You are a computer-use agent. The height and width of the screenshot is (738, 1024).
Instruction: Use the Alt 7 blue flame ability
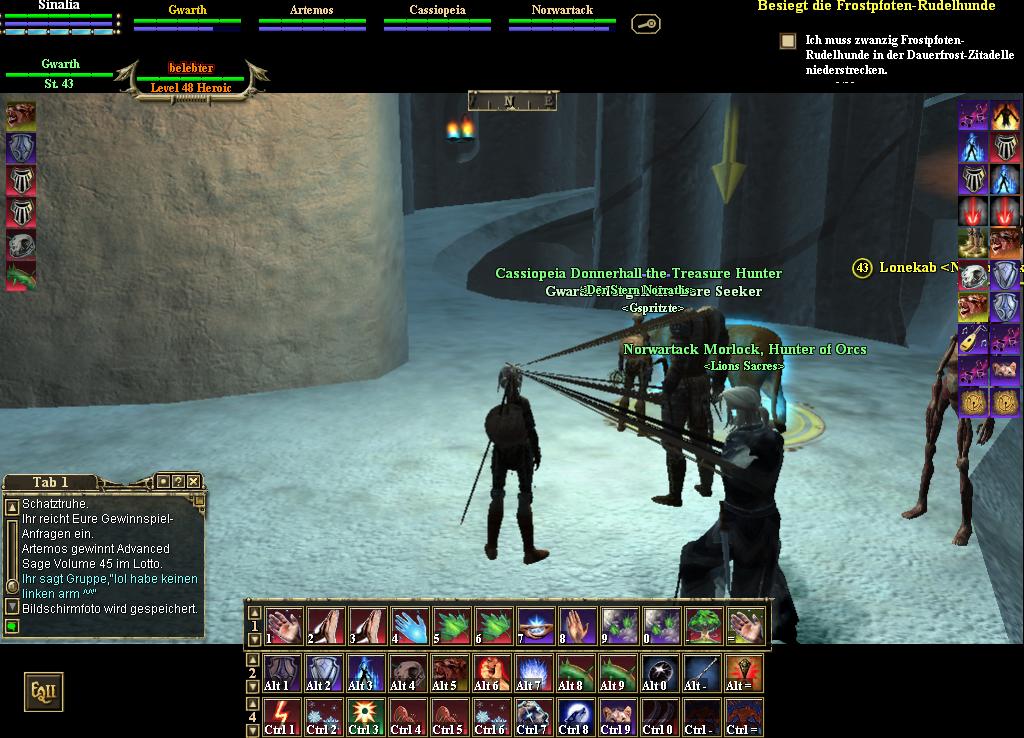(532, 672)
